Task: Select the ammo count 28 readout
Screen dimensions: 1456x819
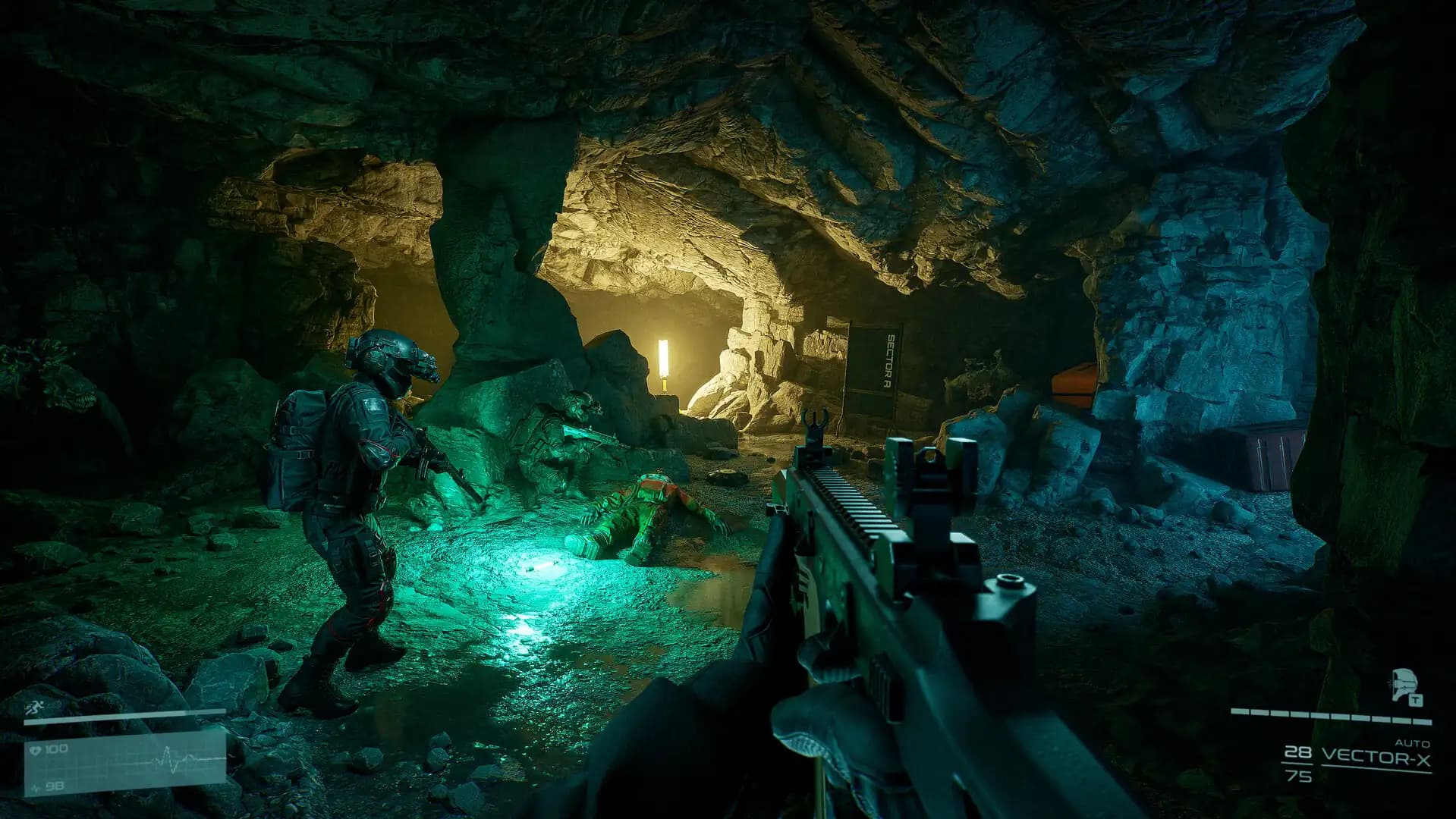Action: (x=1298, y=752)
